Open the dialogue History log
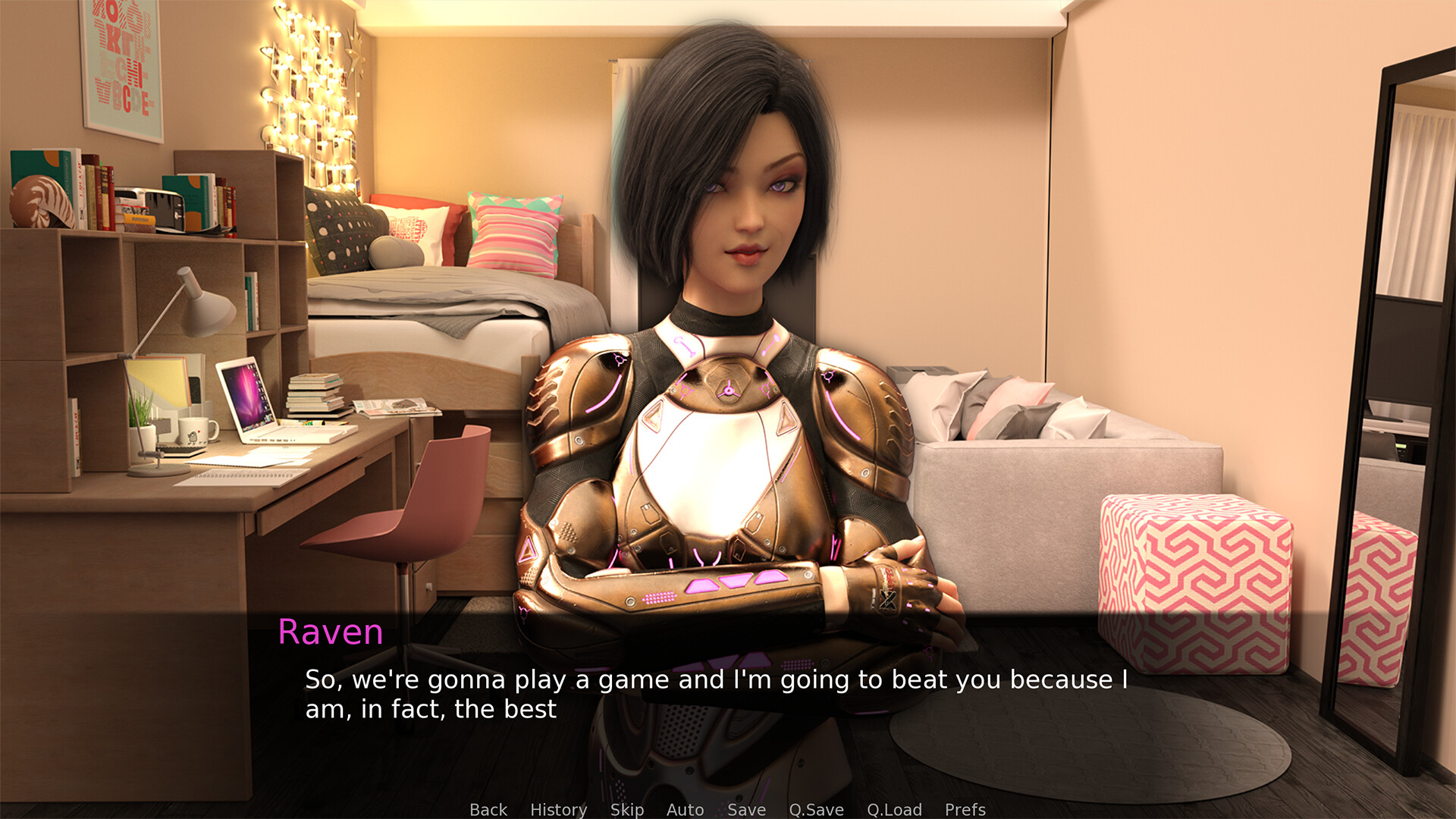This screenshot has height=819, width=1456. (558, 809)
